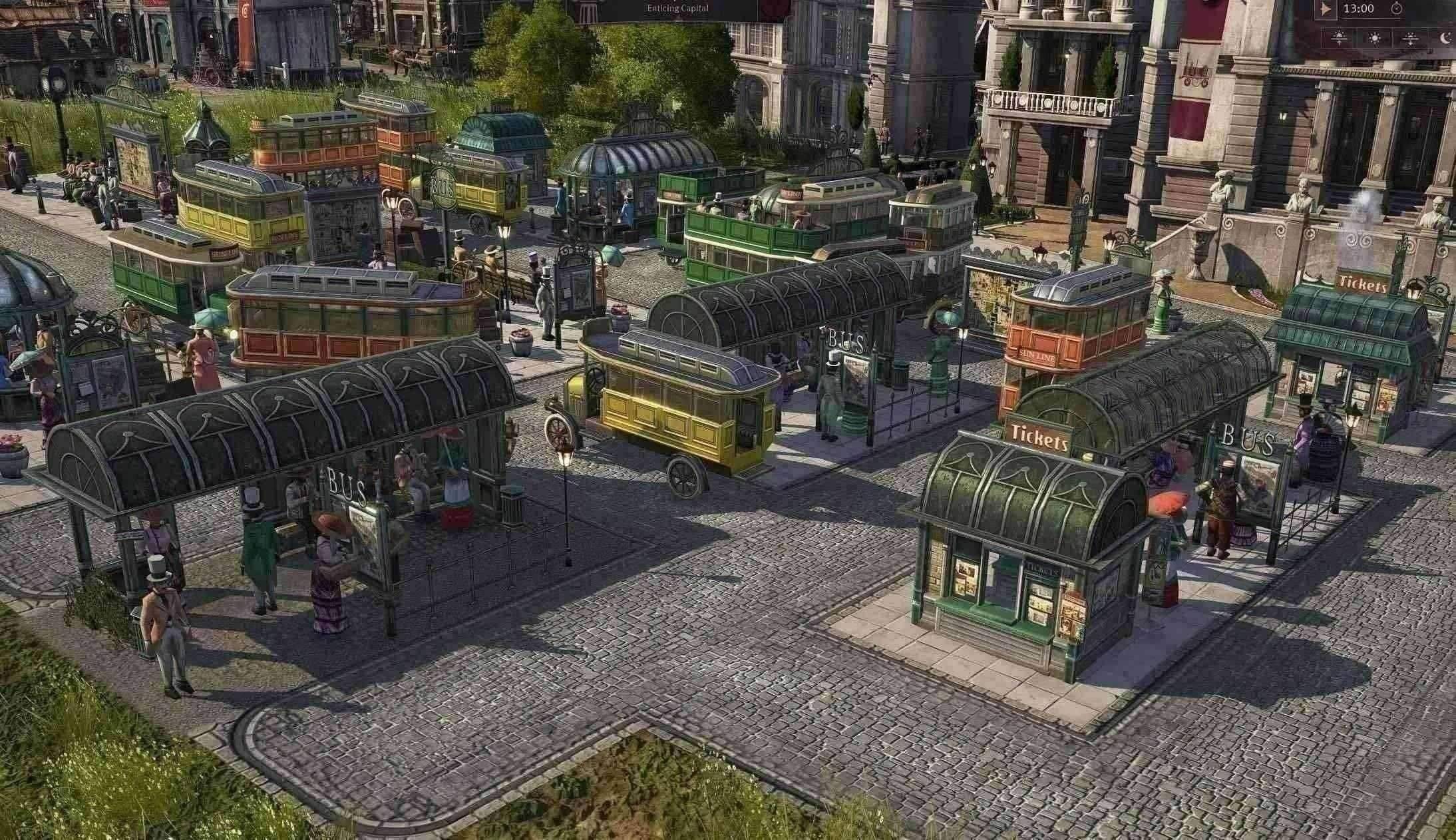Choose the night moon lighting icon
Screen dimensions: 1456x840
[x=1445, y=38]
